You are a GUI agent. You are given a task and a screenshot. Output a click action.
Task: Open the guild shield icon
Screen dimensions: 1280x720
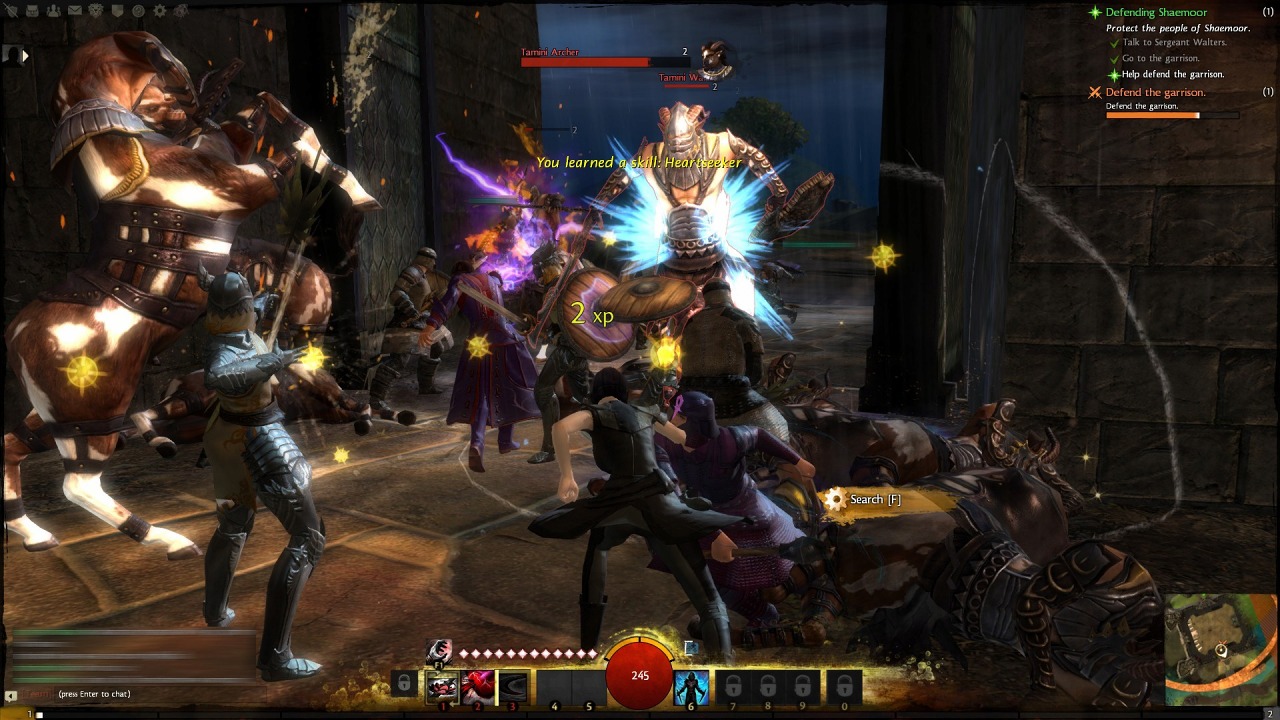[x=117, y=10]
